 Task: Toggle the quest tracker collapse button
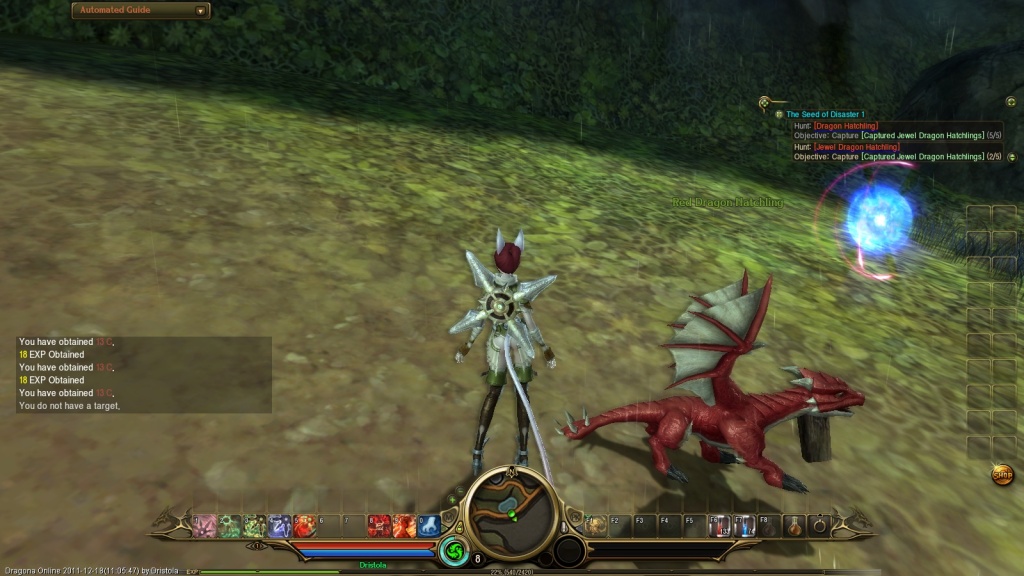[x=1011, y=102]
